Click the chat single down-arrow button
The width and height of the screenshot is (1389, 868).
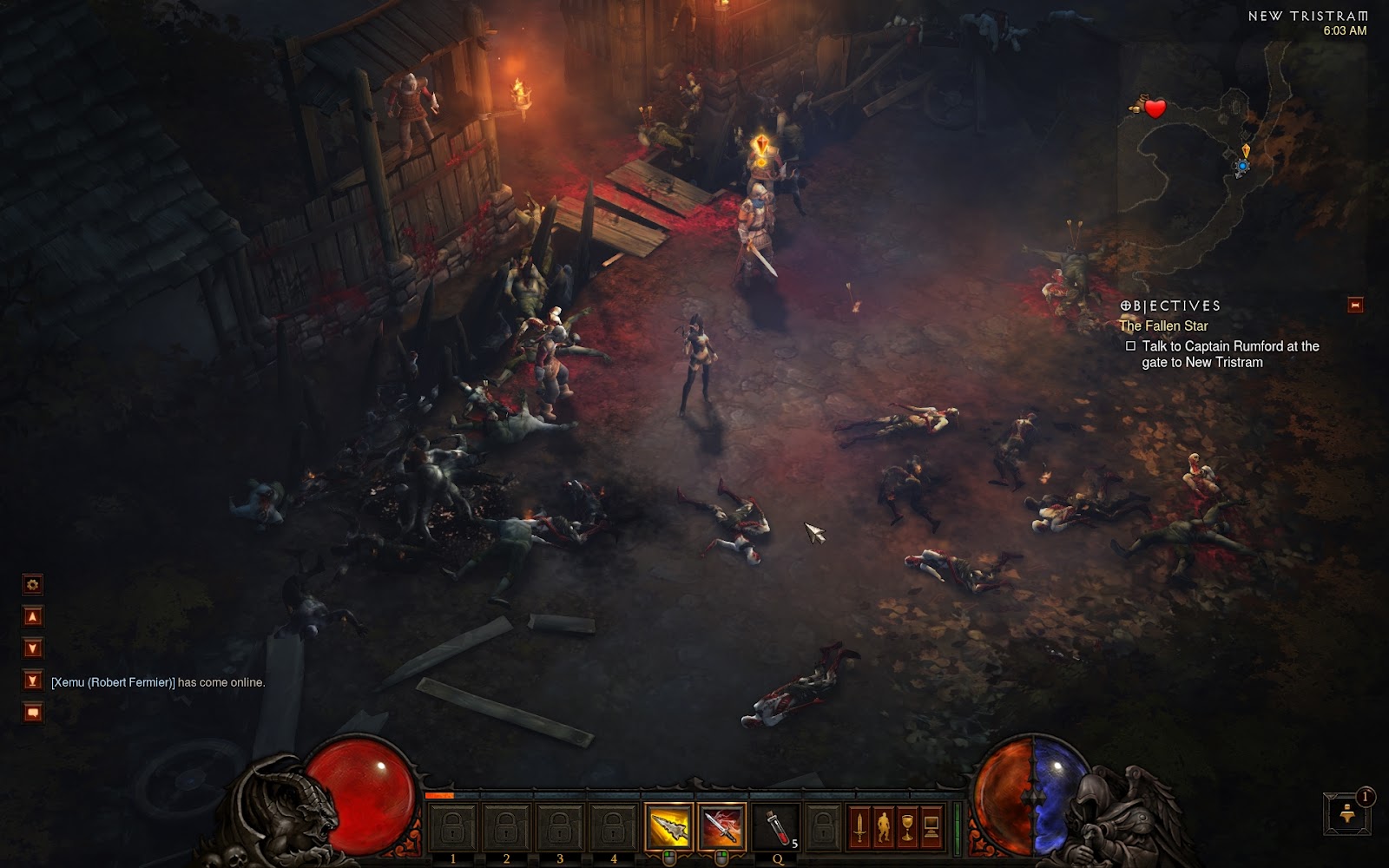(x=33, y=648)
